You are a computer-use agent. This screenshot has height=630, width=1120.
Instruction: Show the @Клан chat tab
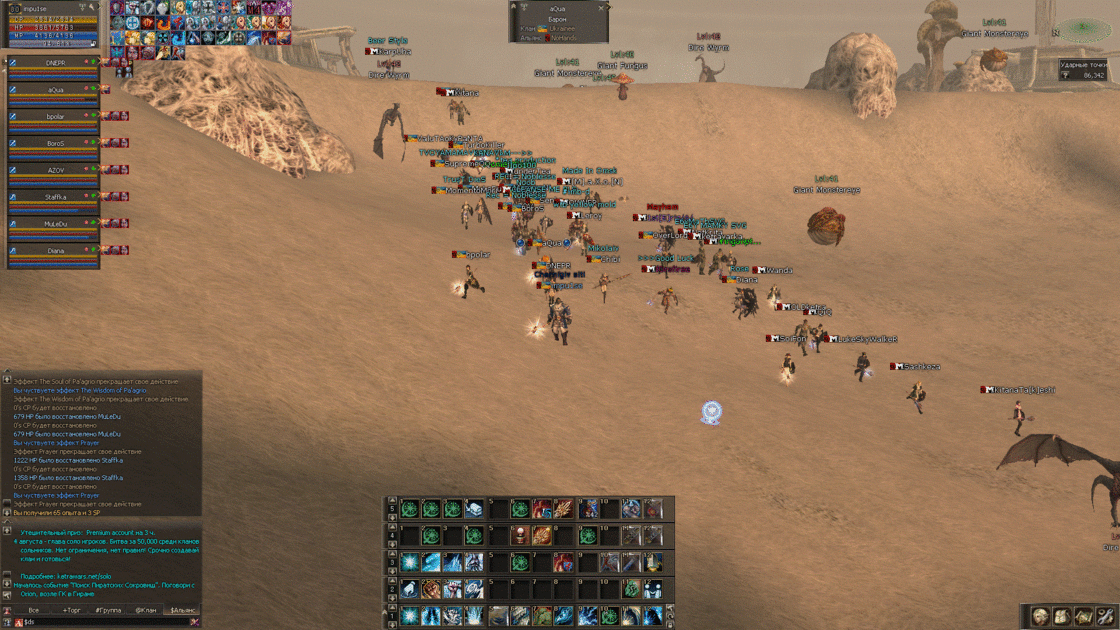pos(146,610)
